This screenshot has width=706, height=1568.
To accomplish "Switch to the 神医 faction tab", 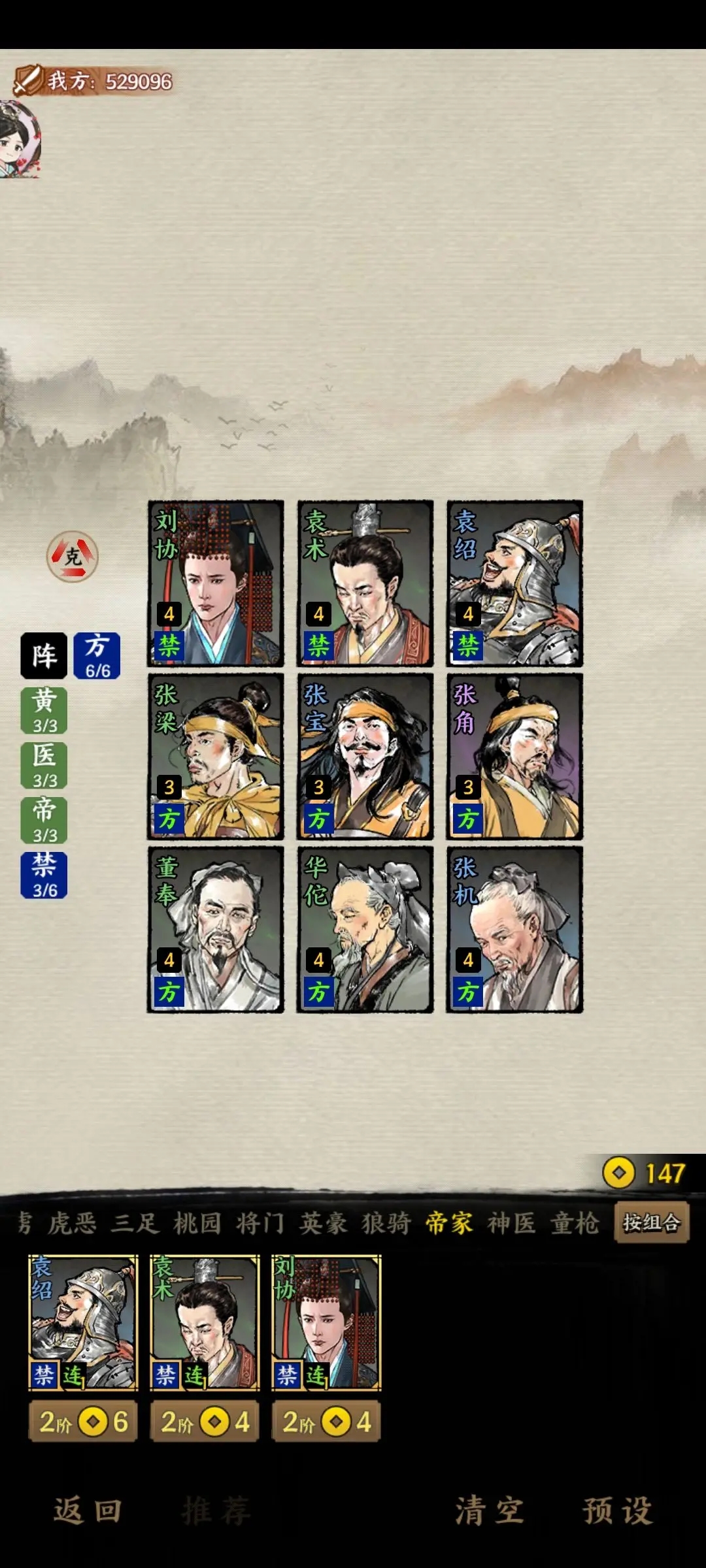I will [x=512, y=1223].
